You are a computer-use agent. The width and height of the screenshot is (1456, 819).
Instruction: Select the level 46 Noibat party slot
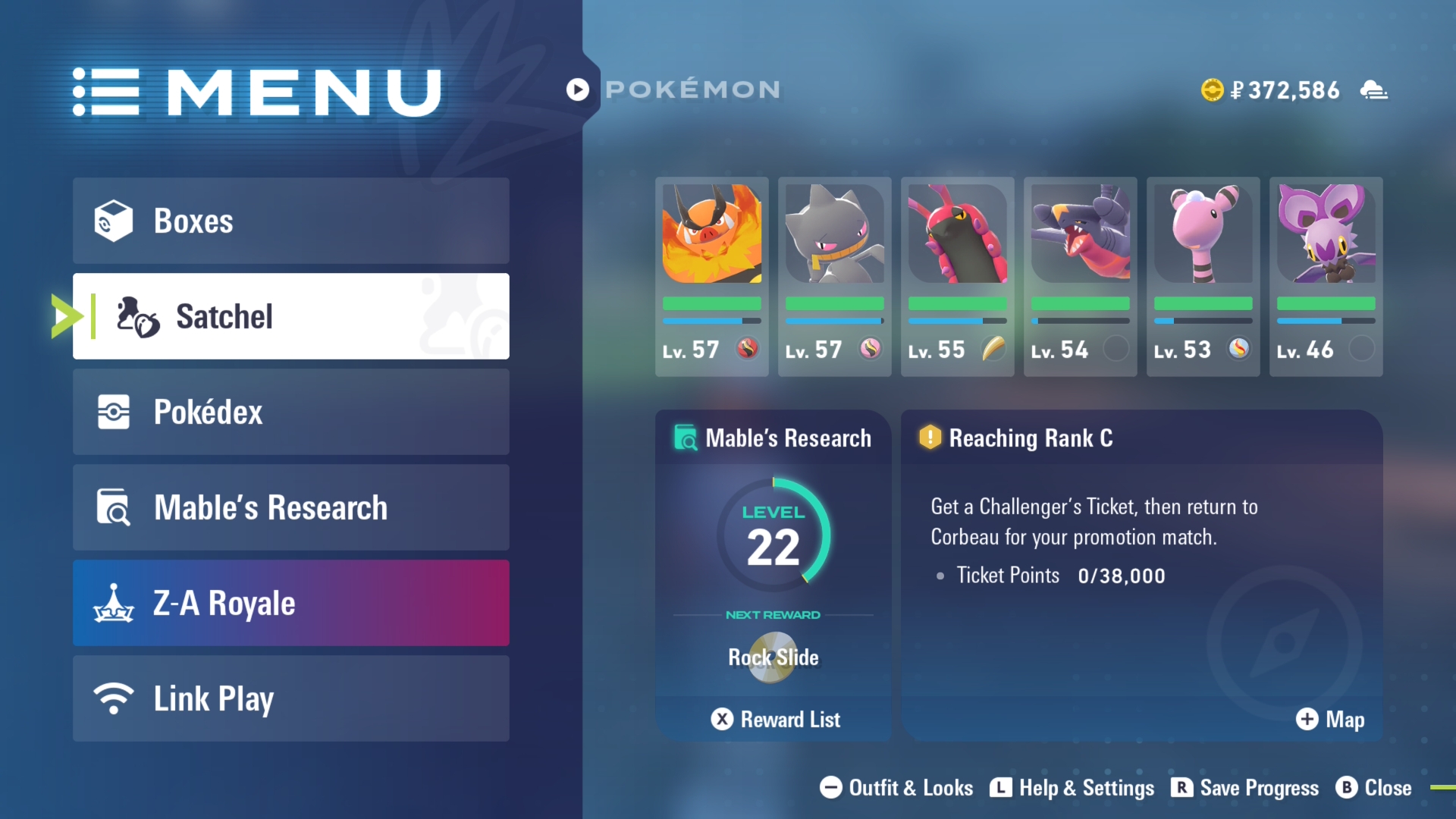click(x=1326, y=276)
